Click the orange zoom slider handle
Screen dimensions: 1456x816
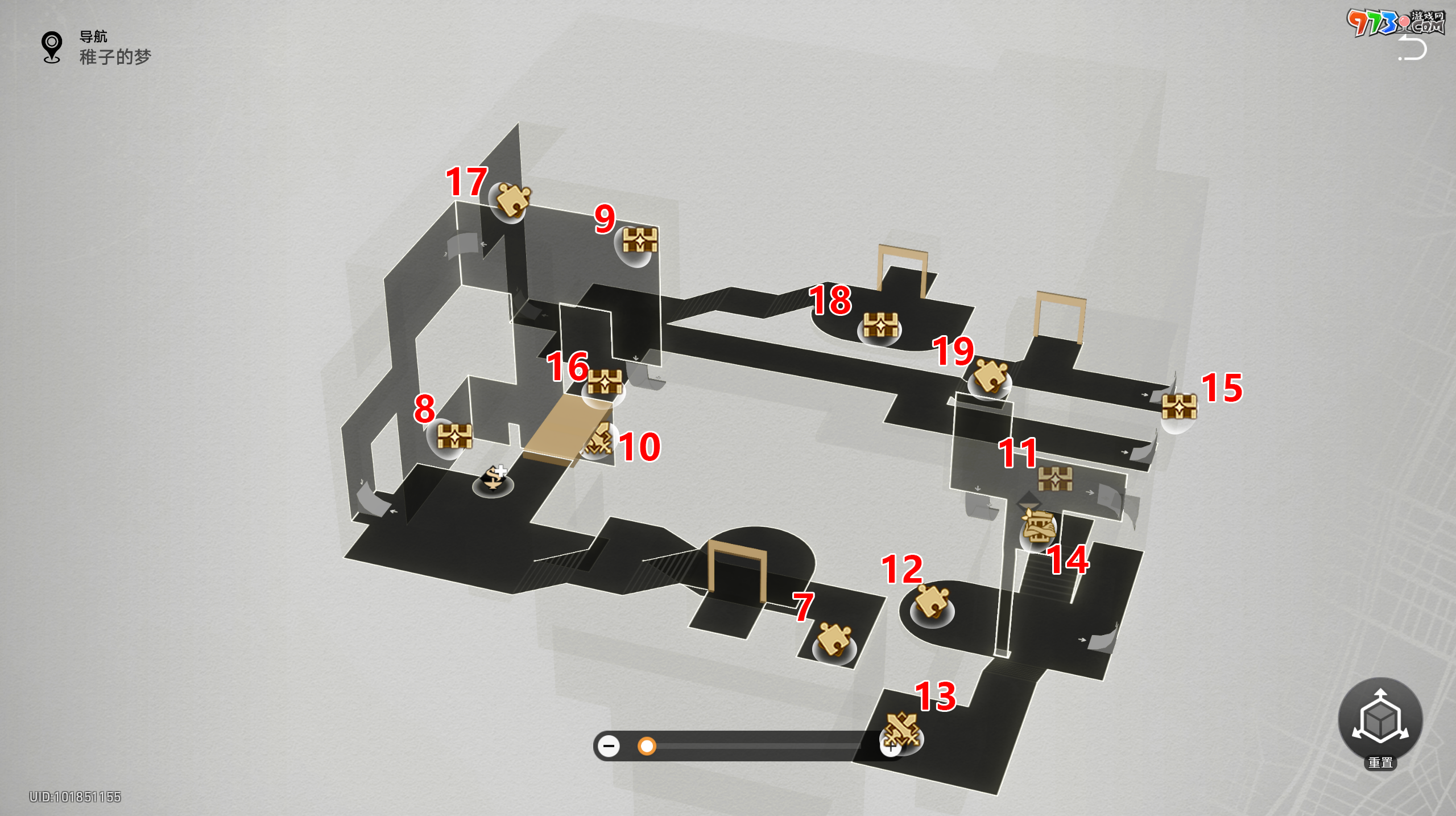tap(647, 745)
